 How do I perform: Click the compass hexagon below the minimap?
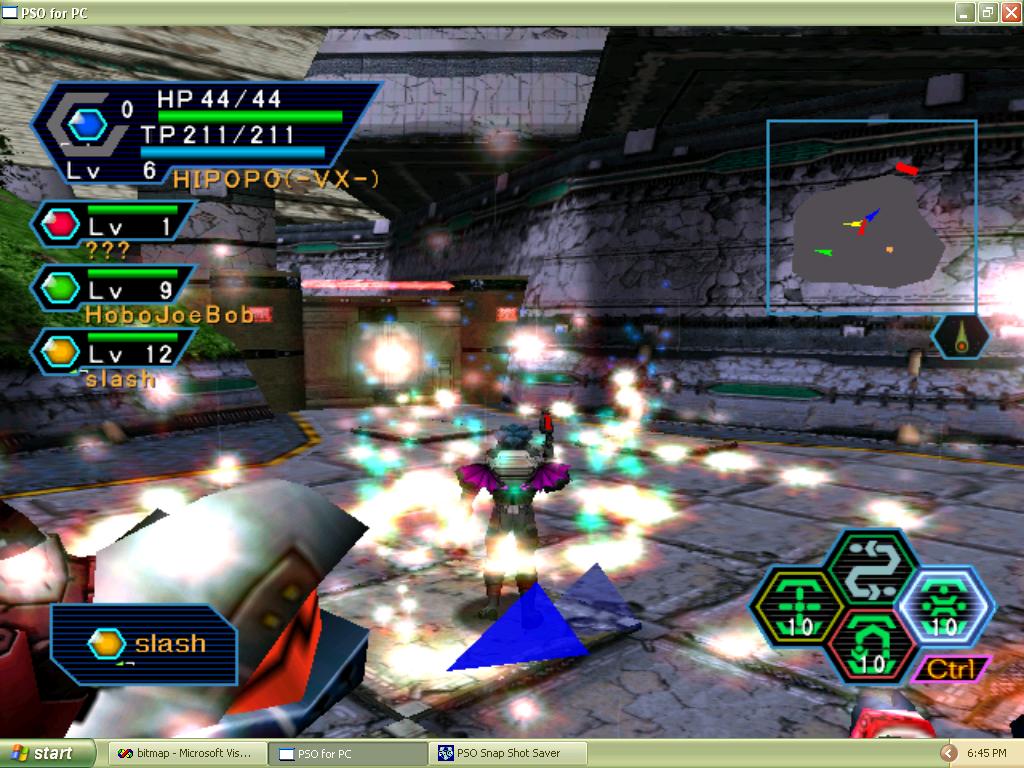pyautogui.click(x=961, y=337)
